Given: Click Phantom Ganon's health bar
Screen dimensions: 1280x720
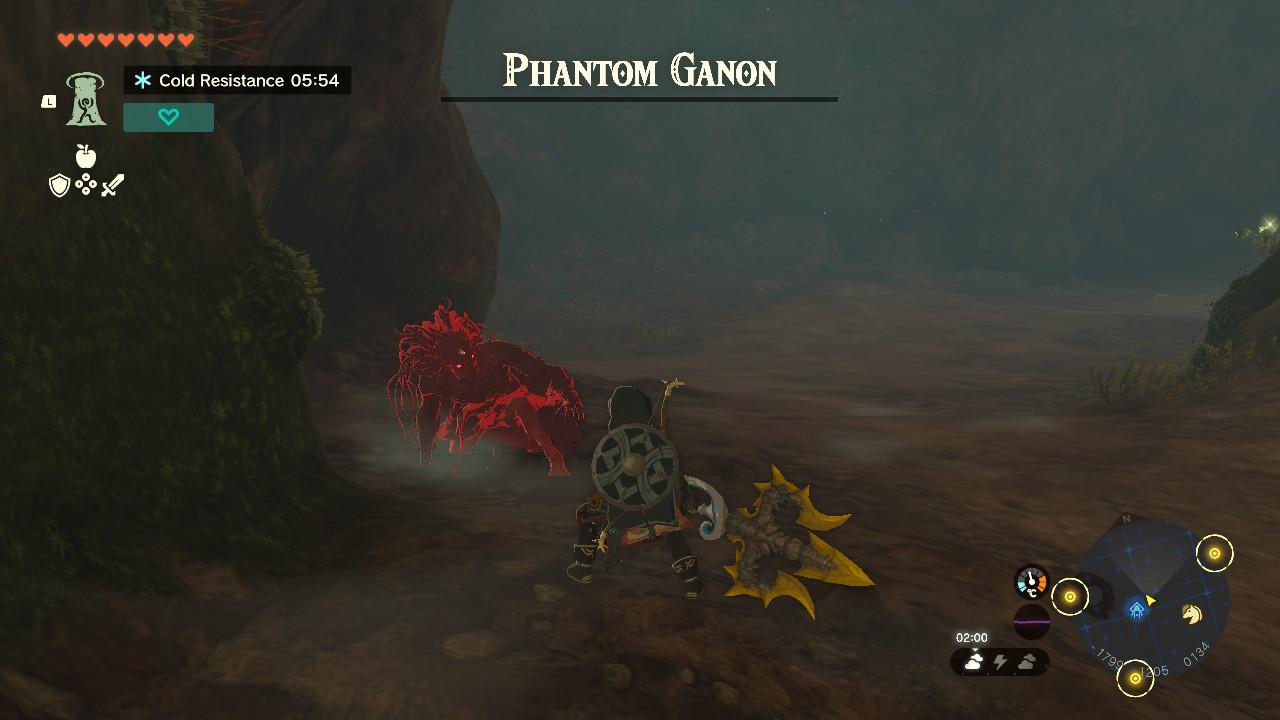Looking at the screenshot, I should tap(640, 99).
